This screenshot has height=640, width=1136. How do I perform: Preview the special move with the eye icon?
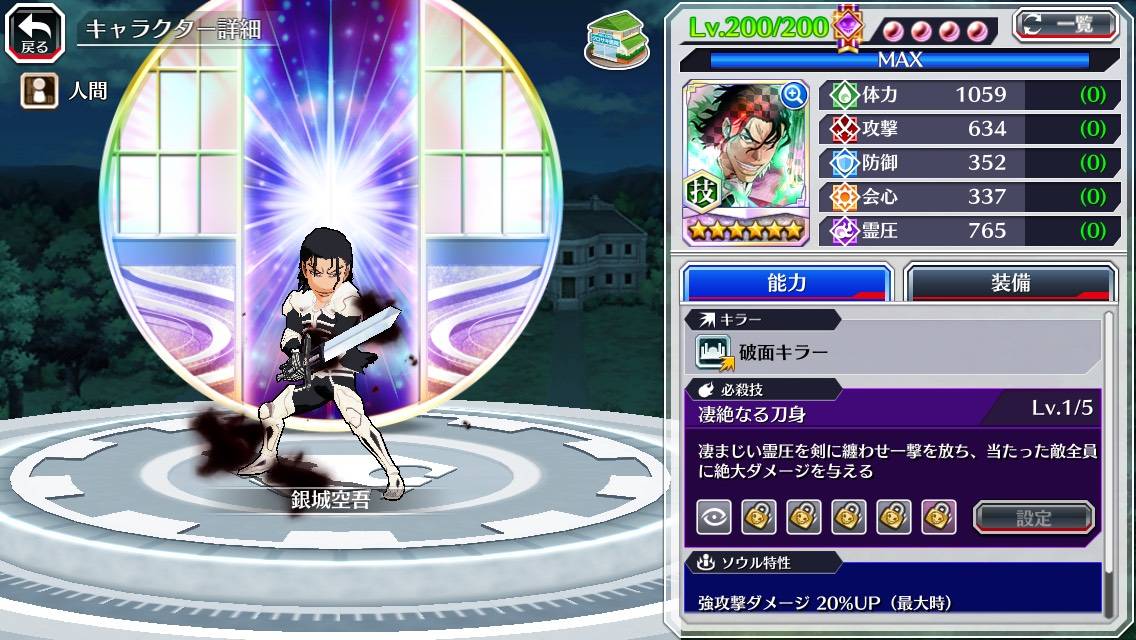tap(714, 517)
